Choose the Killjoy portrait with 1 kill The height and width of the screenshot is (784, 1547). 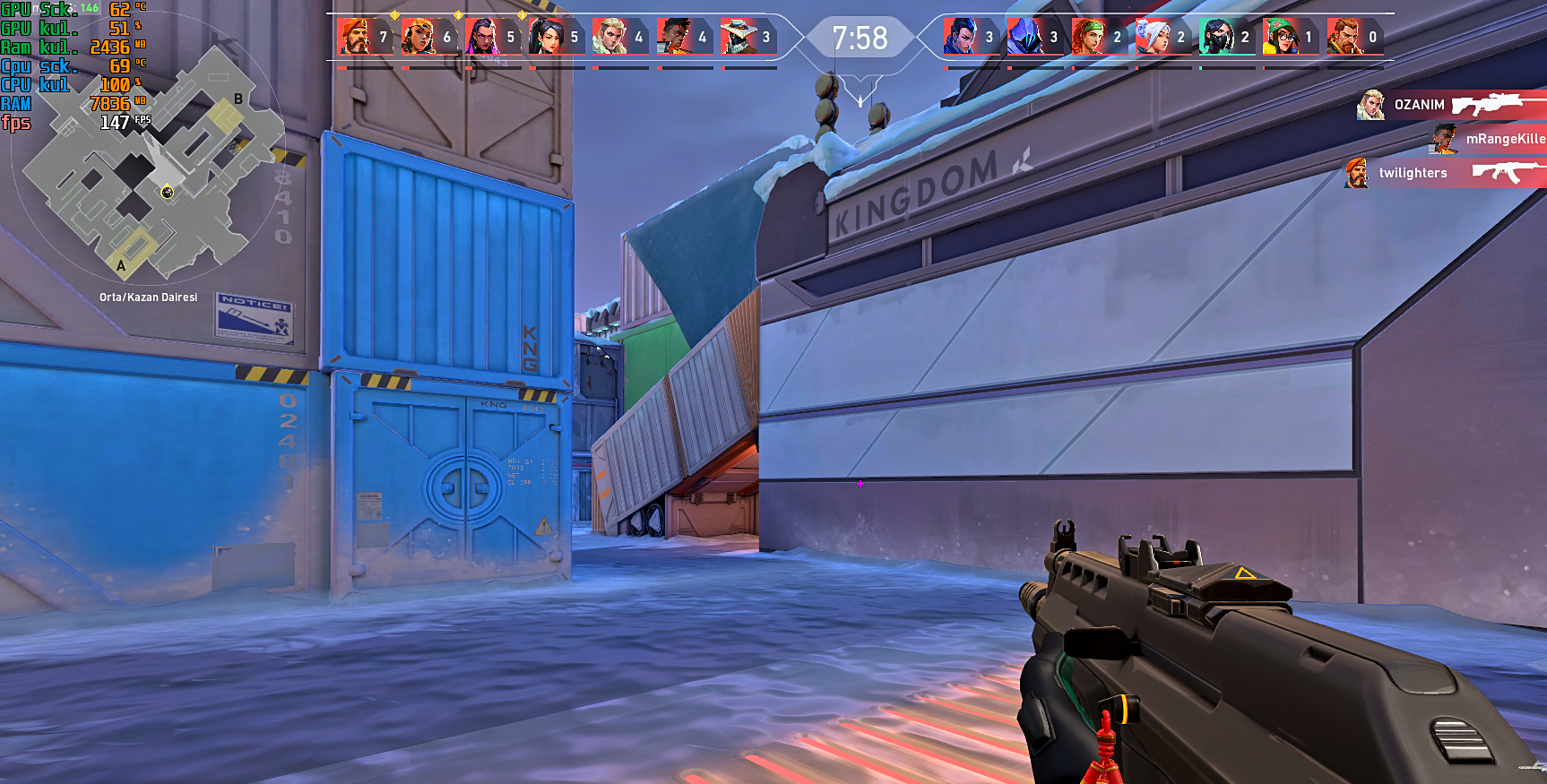tap(1279, 37)
